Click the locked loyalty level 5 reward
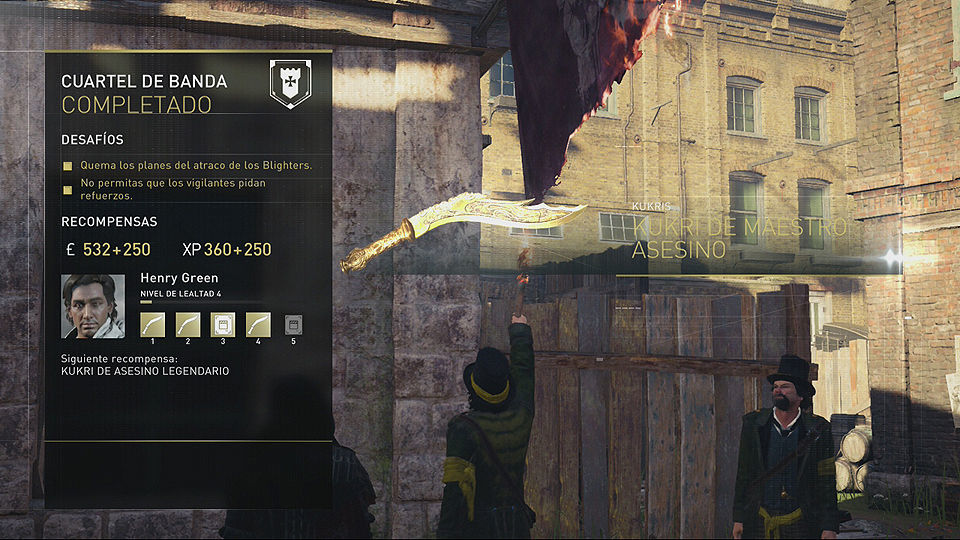Screen dimensions: 960x540 click(x=293, y=324)
